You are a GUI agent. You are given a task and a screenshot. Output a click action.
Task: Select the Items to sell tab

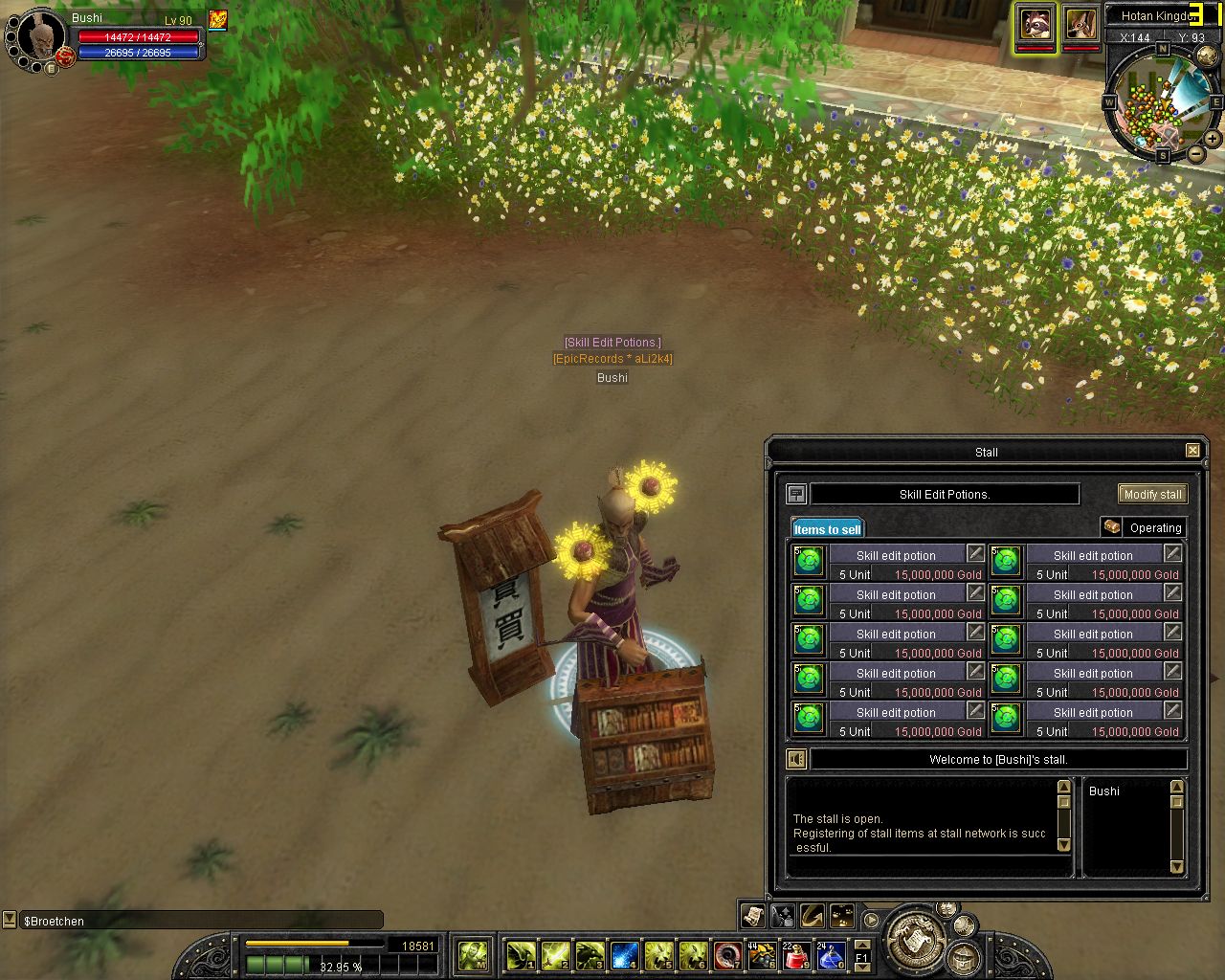[827, 529]
